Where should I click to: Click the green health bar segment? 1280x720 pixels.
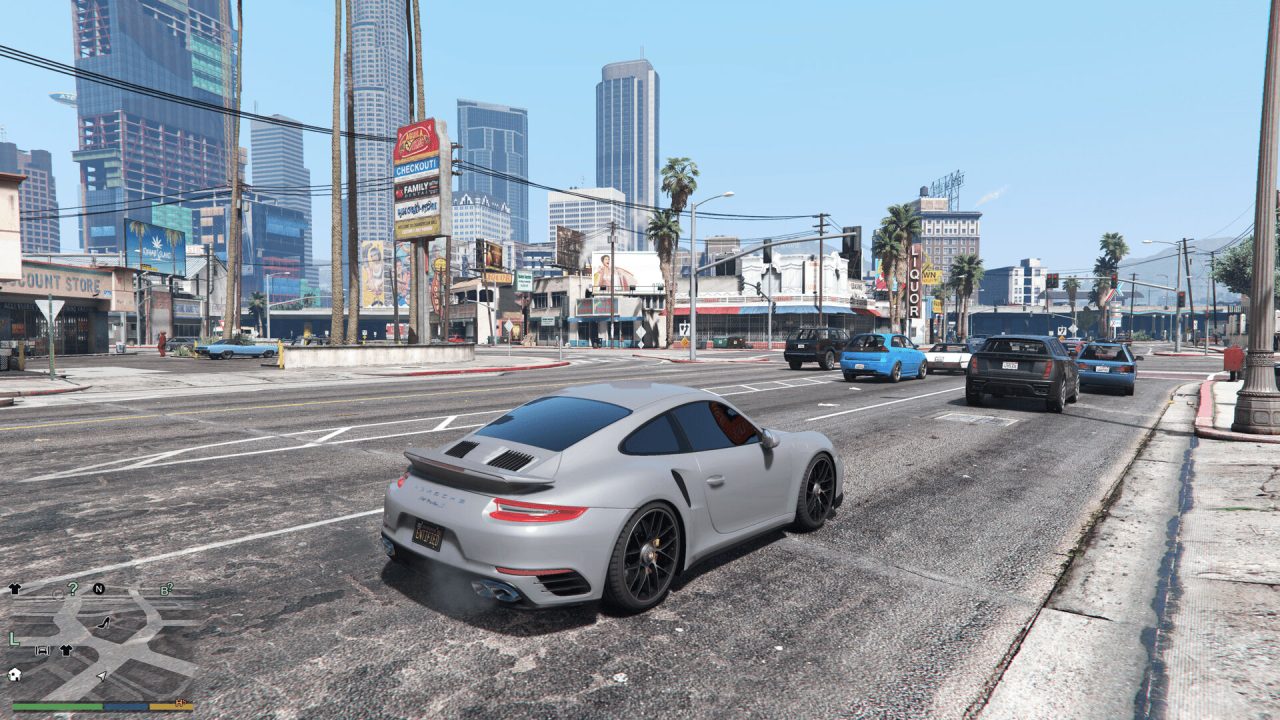click(56, 706)
